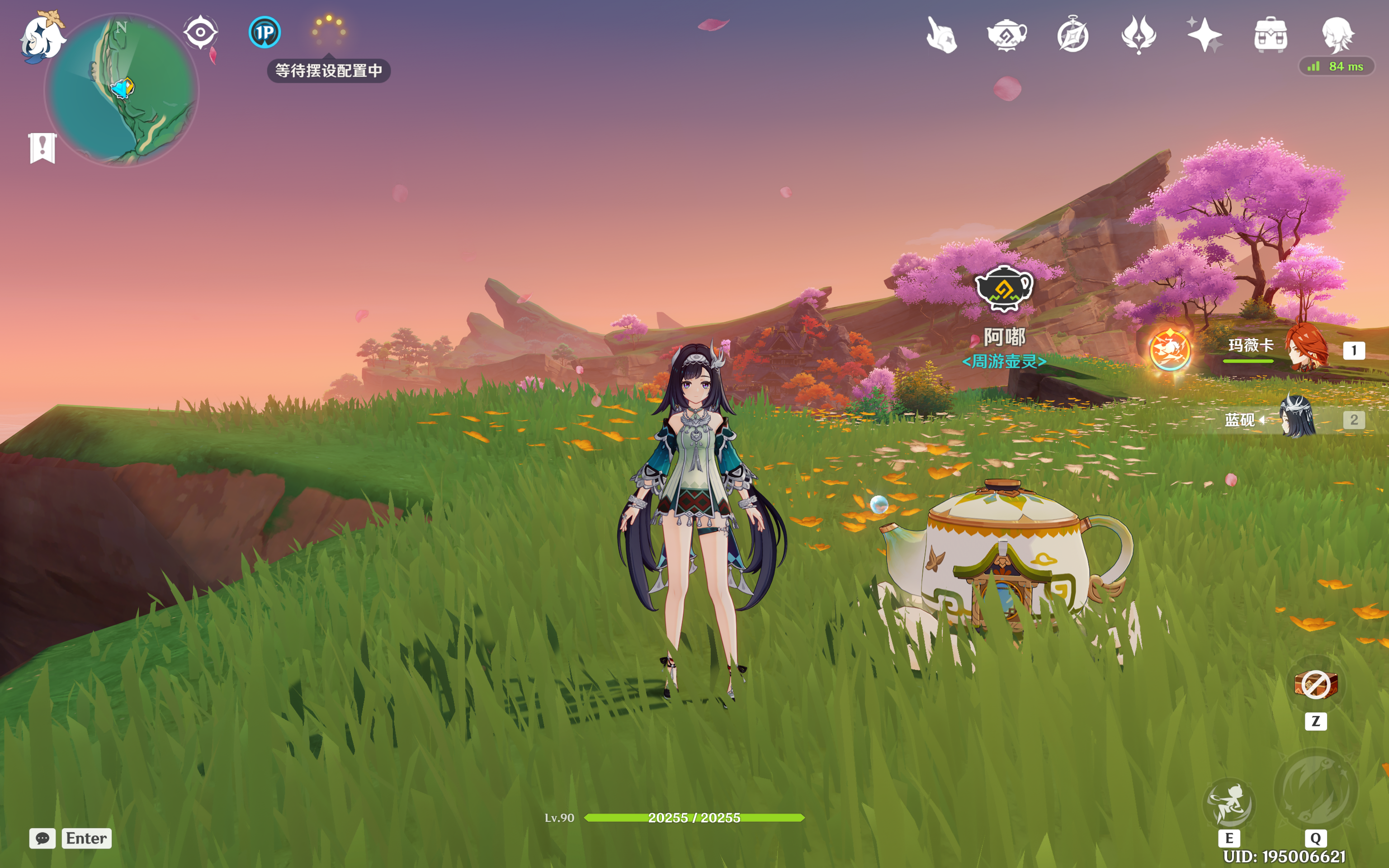The height and width of the screenshot is (868, 1389).
Task: Open the chat speech bubble button
Action: [x=43, y=838]
